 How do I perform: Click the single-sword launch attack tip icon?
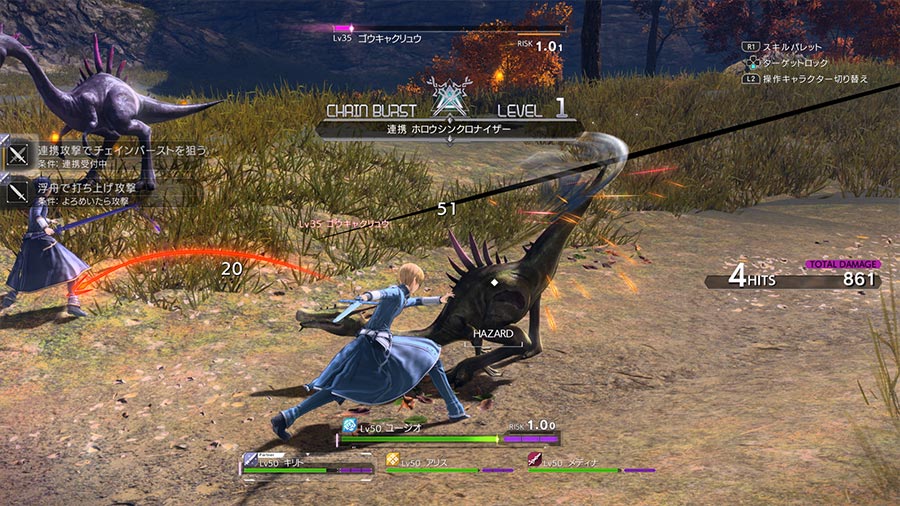[x=19, y=190]
